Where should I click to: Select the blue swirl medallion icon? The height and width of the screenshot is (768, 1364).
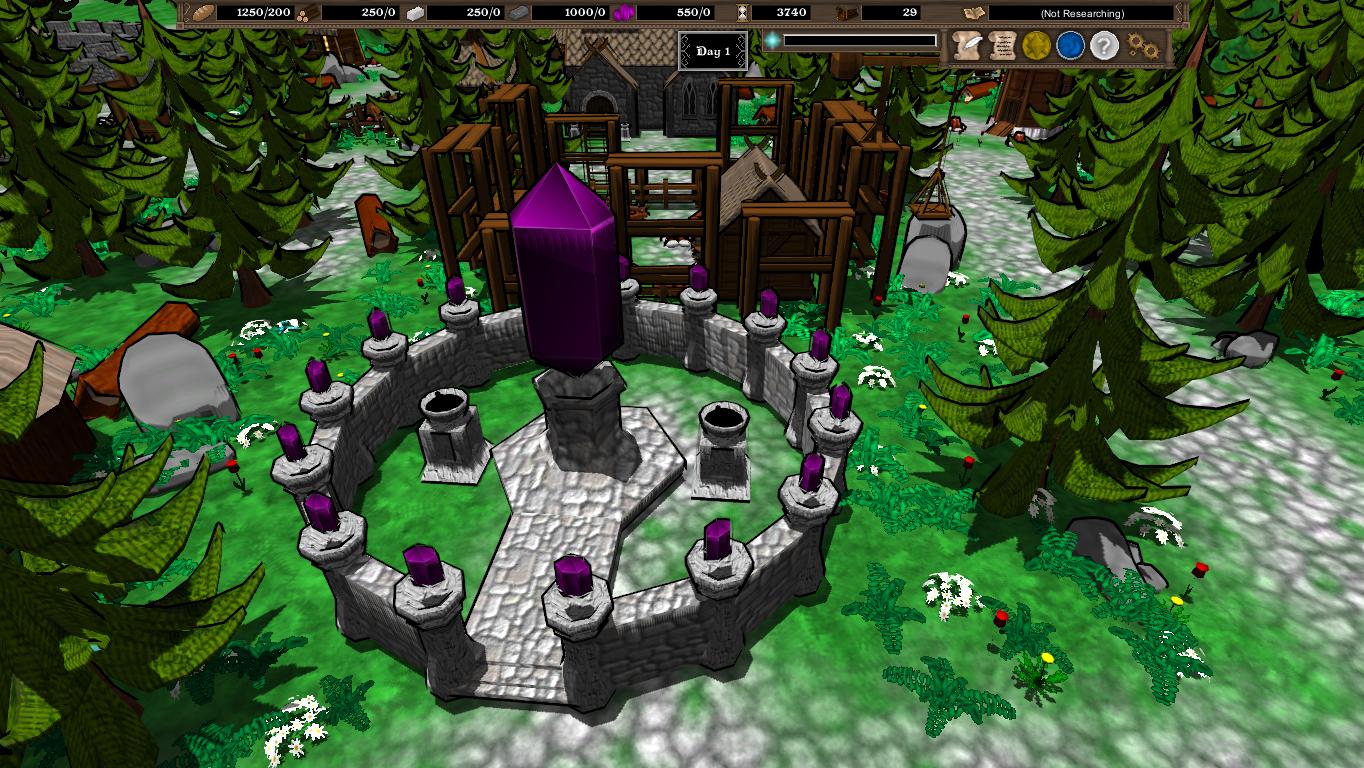pyautogui.click(x=1070, y=44)
